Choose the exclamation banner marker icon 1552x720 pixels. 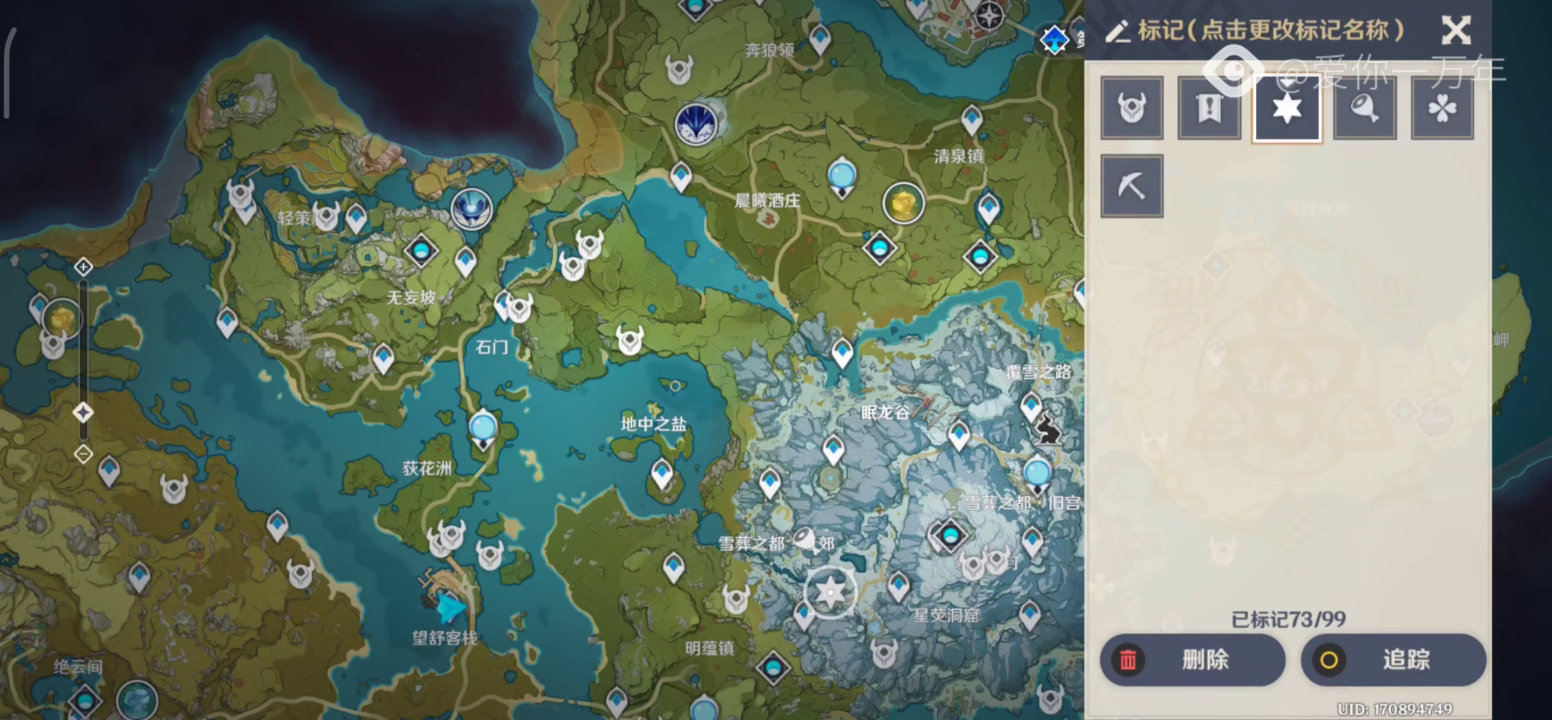1209,108
